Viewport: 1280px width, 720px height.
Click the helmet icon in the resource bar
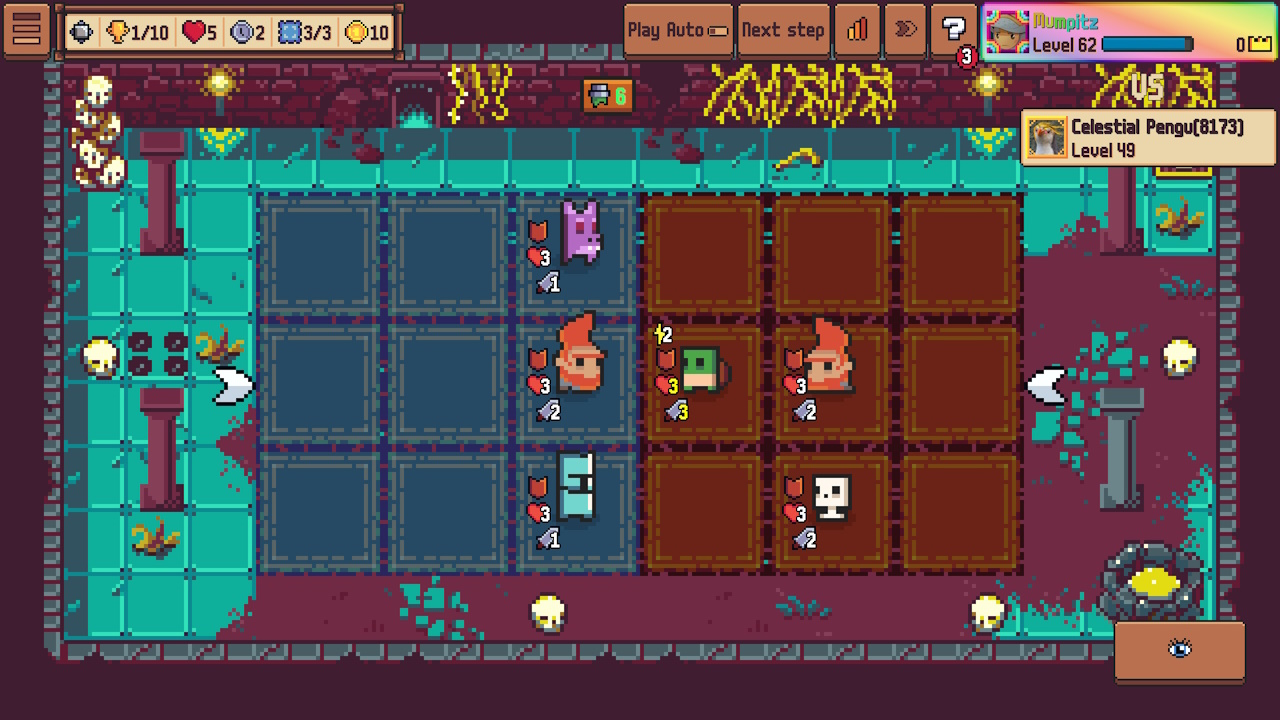point(81,31)
